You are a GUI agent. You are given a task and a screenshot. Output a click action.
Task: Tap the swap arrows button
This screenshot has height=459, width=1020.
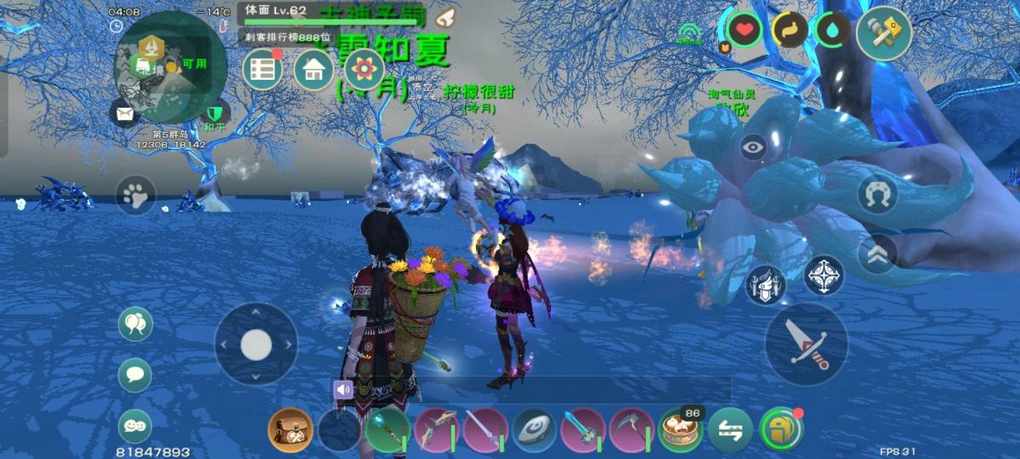click(730, 431)
